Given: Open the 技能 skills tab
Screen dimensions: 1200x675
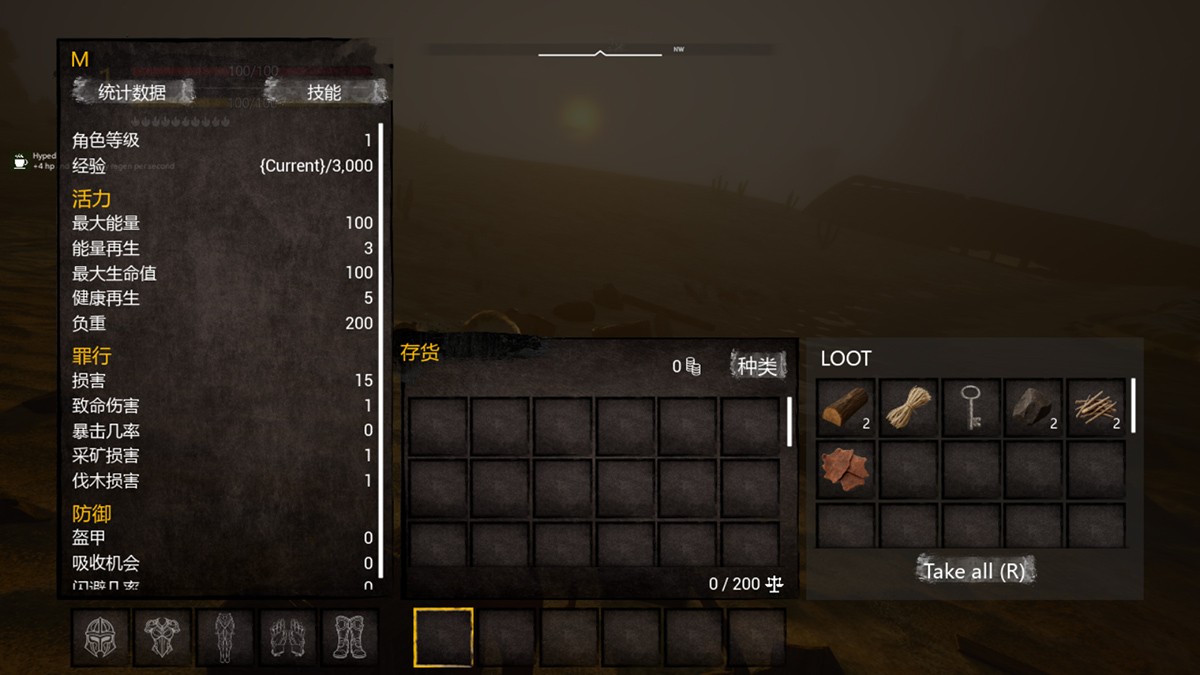Looking at the screenshot, I should [x=324, y=93].
